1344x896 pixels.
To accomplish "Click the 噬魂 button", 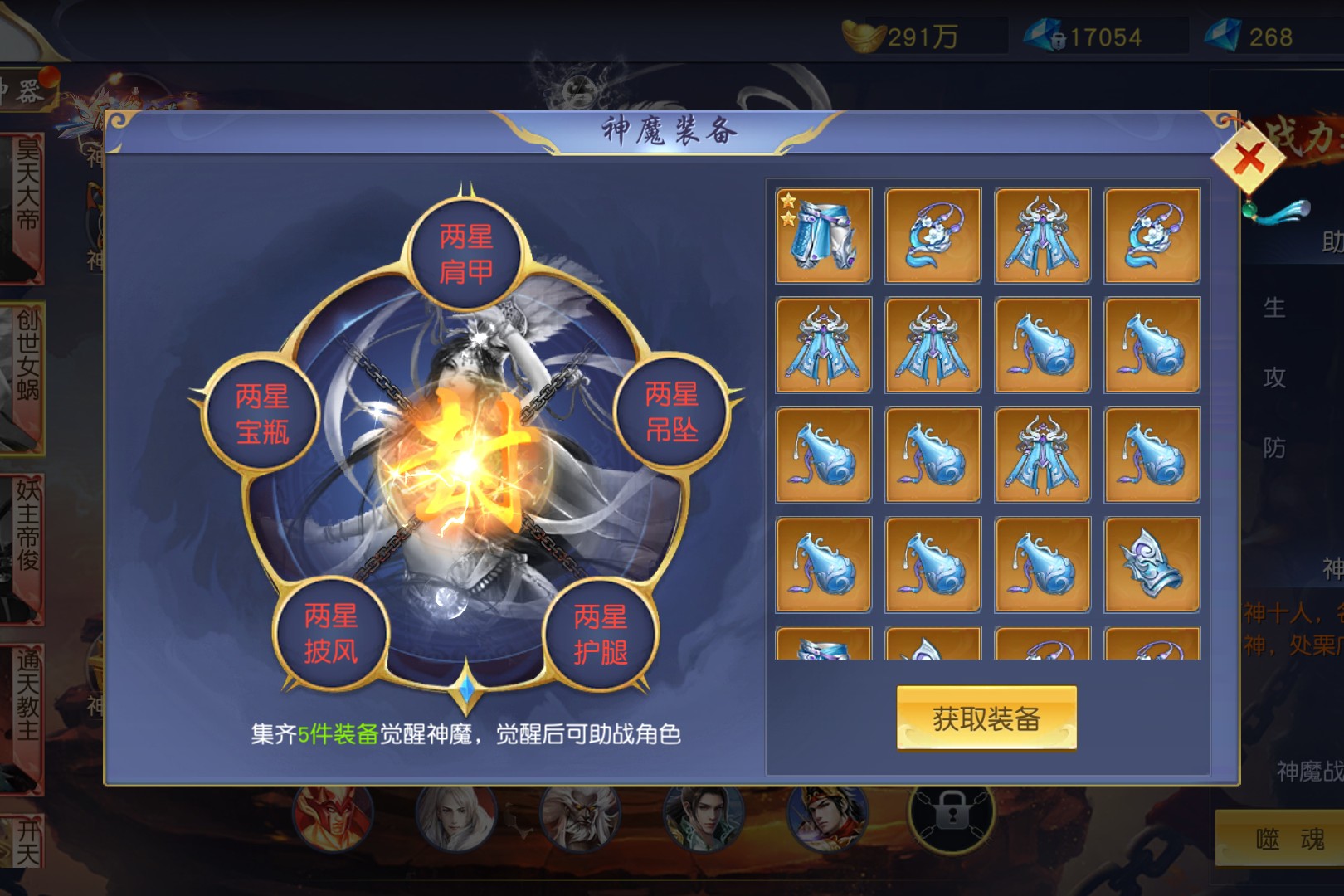I will (x=1288, y=840).
